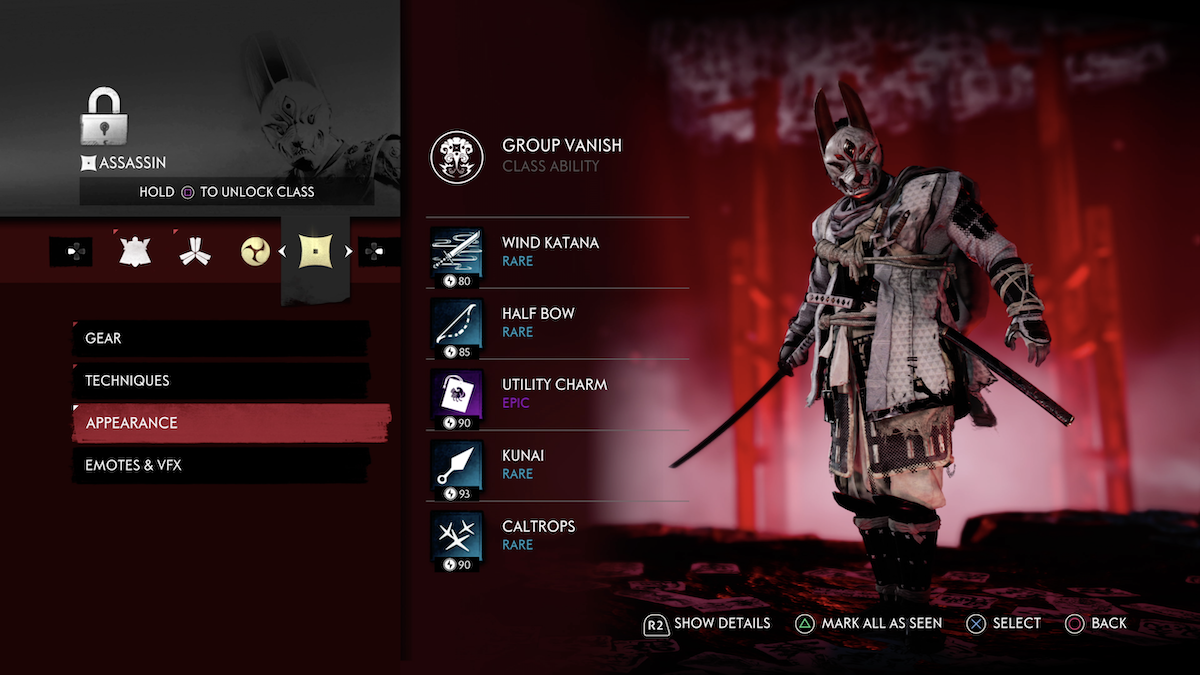Screen dimensions: 1200x675
Task: Choose the Emotes & VFX entry
Action: tap(220, 465)
